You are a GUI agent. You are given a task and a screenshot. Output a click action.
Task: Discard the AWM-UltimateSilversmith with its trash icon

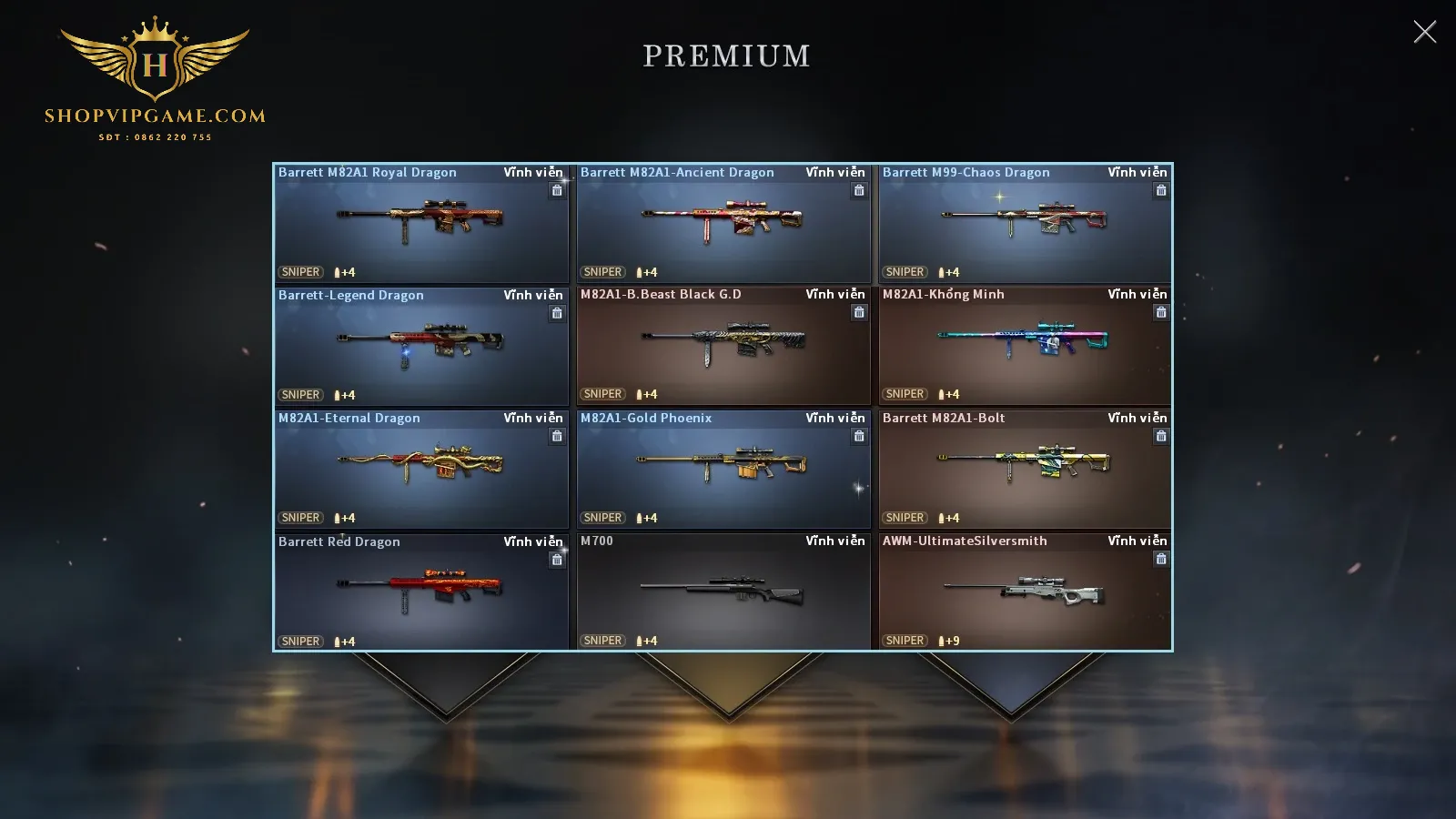point(1161,559)
